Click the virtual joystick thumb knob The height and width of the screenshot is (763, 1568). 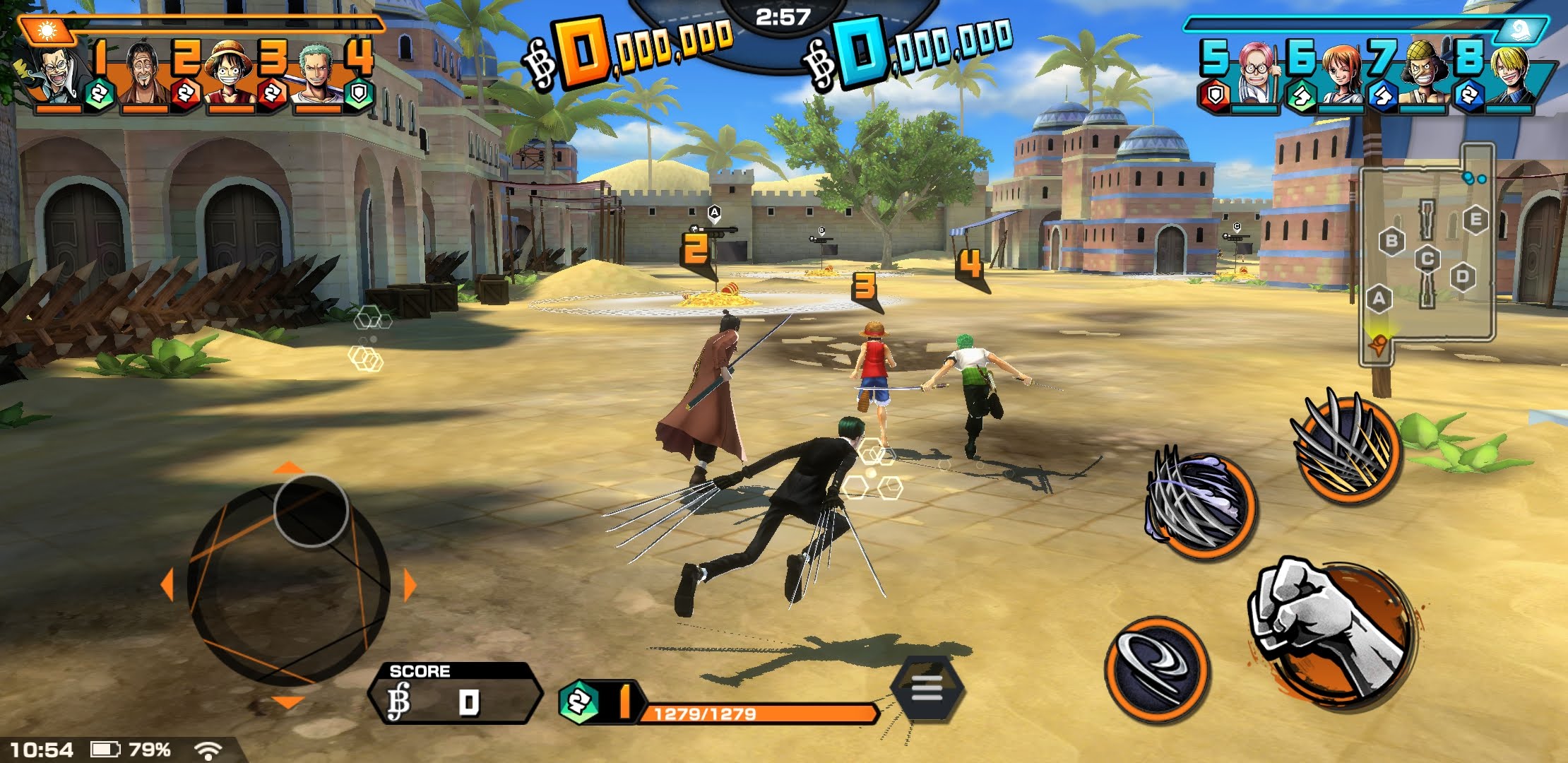point(311,511)
